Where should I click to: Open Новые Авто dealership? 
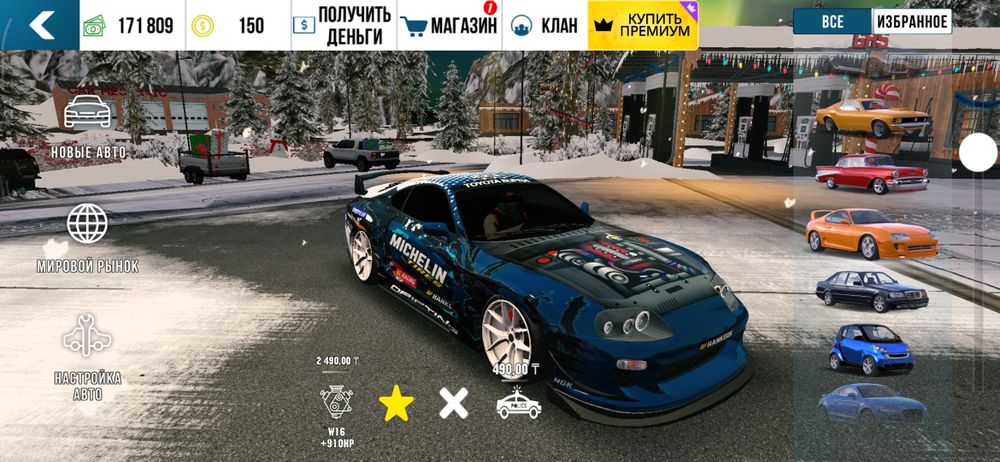click(87, 126)
